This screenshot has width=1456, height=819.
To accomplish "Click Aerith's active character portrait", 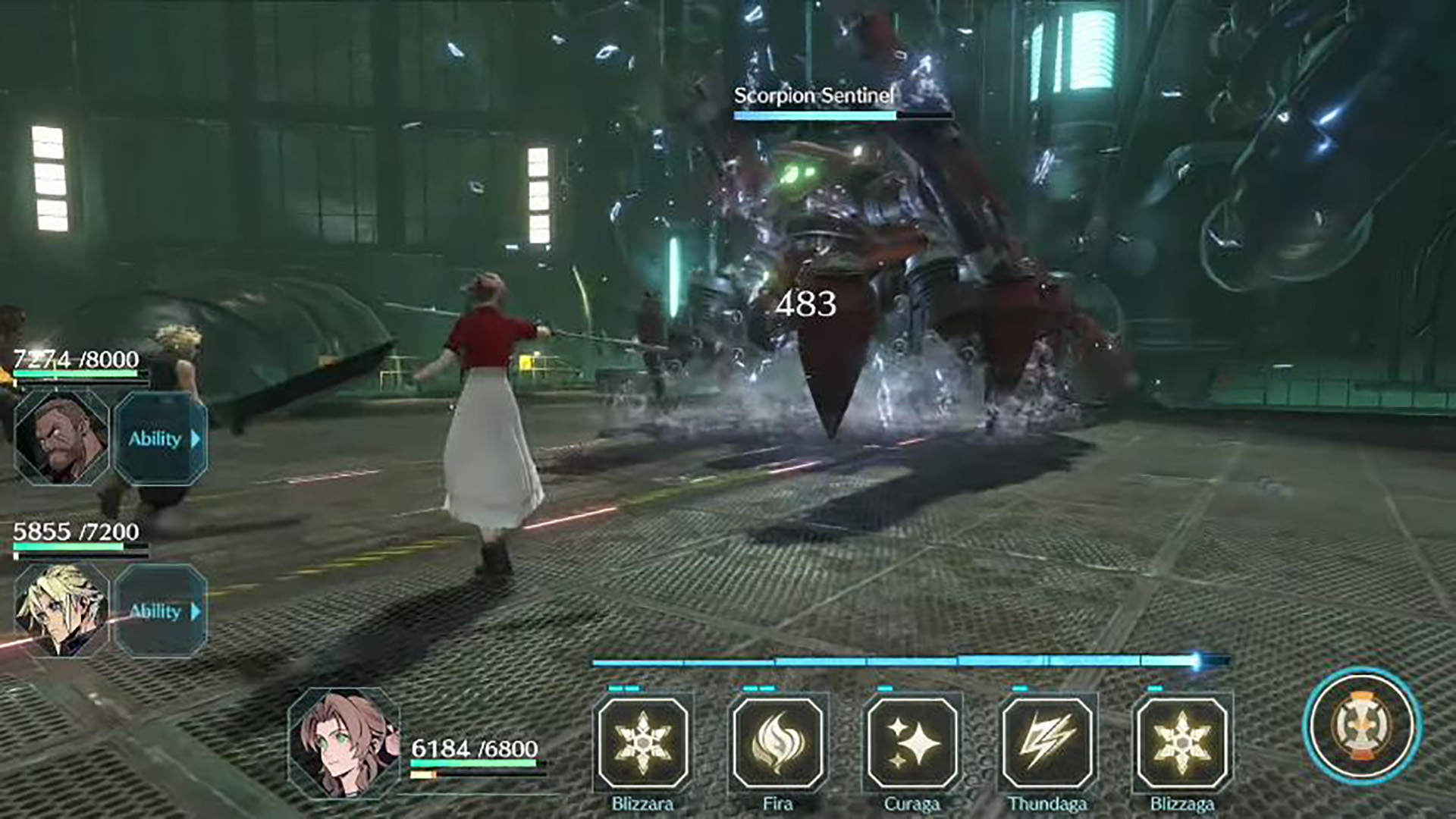I will pos(345,743).
